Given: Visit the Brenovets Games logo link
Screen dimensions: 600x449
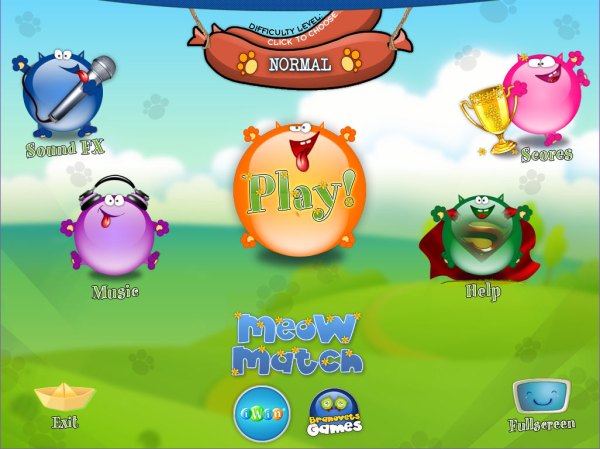Looking at the screenshot, I should (x=334, y=412).
